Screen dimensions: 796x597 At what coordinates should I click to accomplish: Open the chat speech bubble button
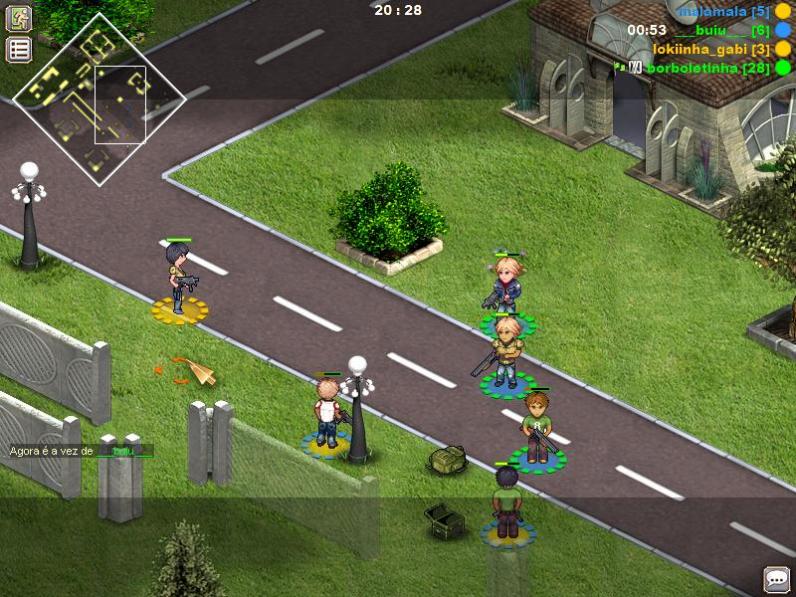[776, 579]
